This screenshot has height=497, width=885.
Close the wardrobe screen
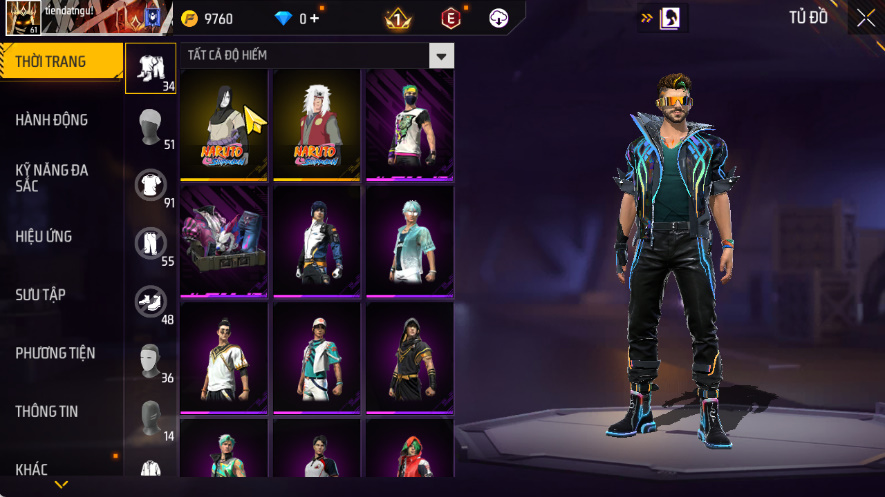[866, 17]
